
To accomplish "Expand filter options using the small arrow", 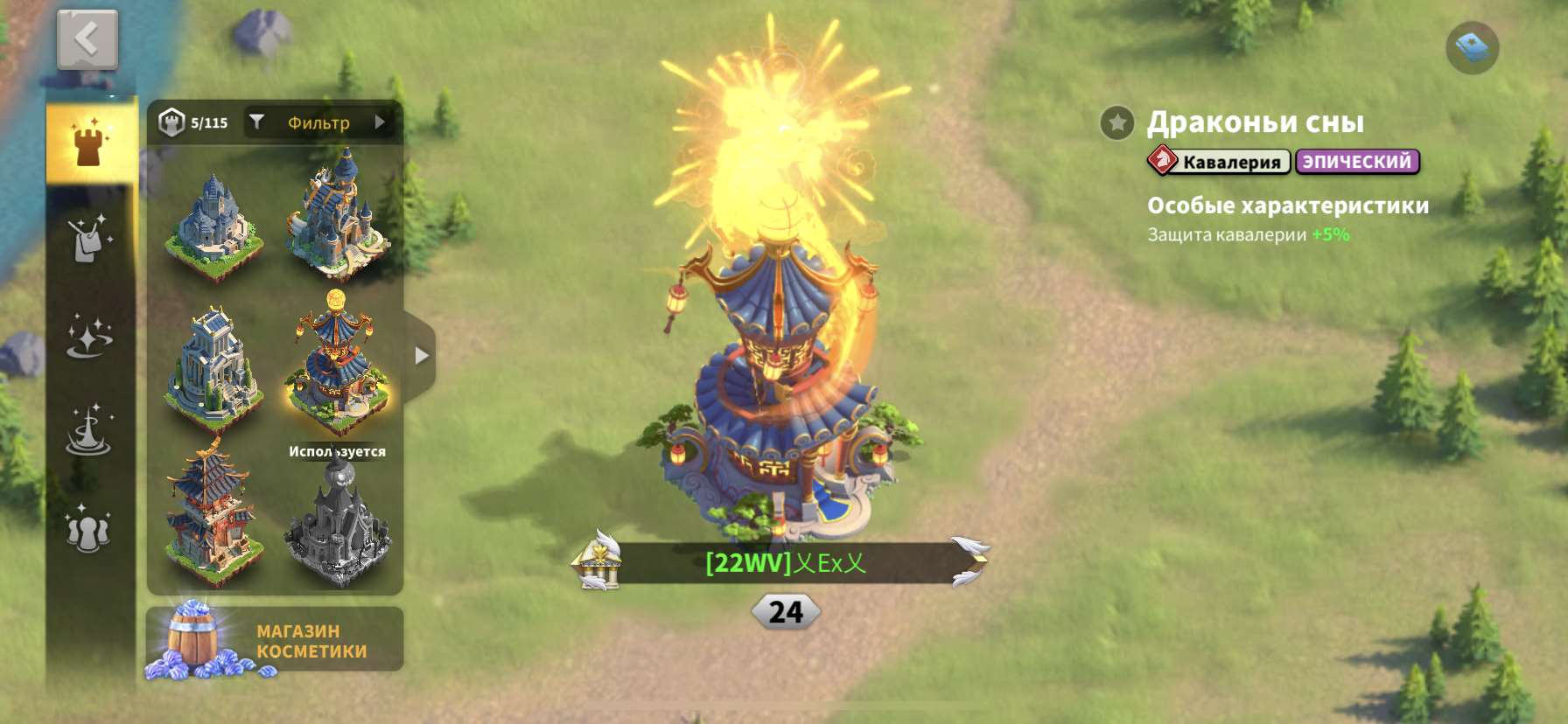I will coord(380,122).
